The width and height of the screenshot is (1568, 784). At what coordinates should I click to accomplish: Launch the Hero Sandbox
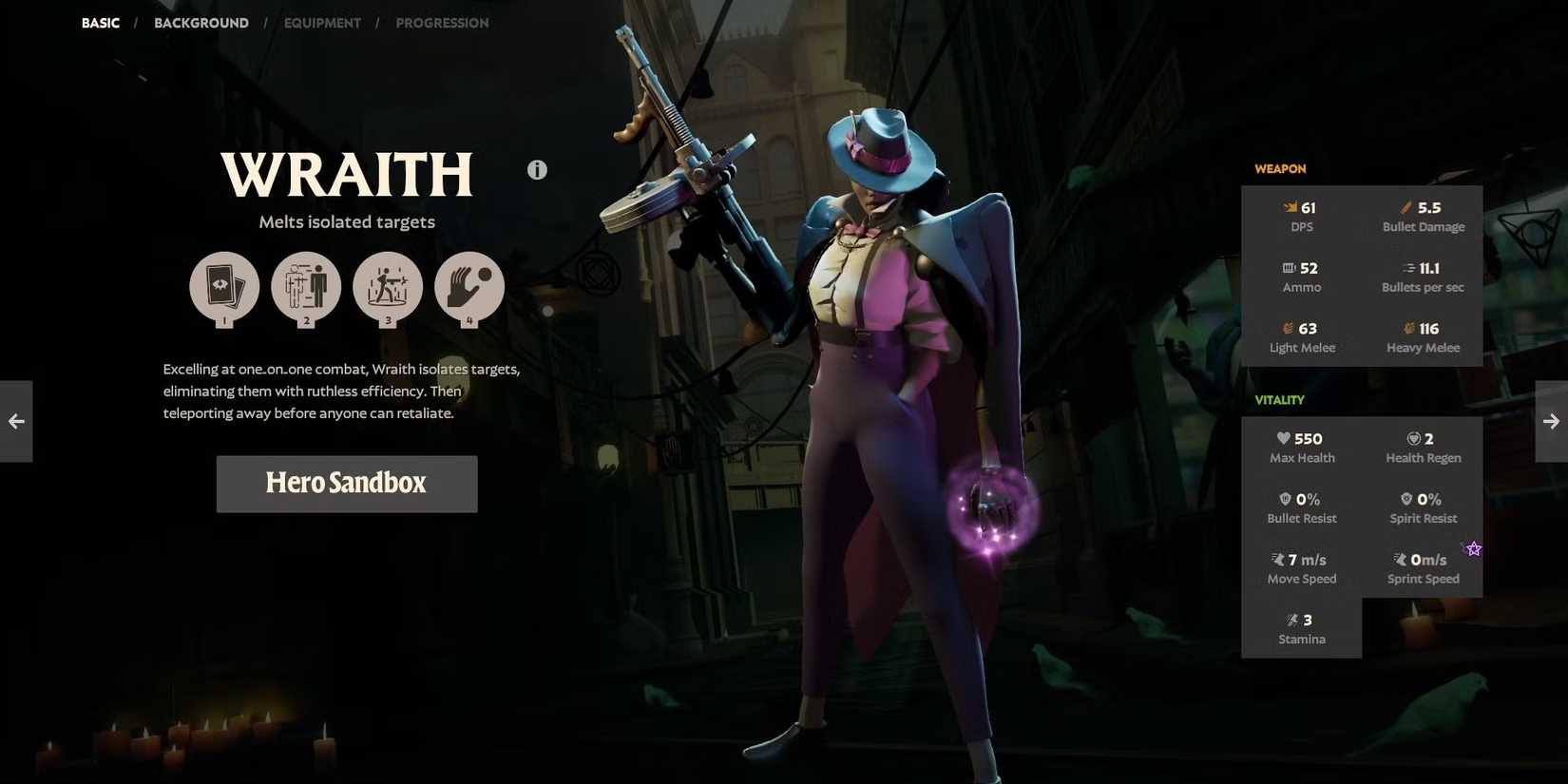click(x=347, y=484)
